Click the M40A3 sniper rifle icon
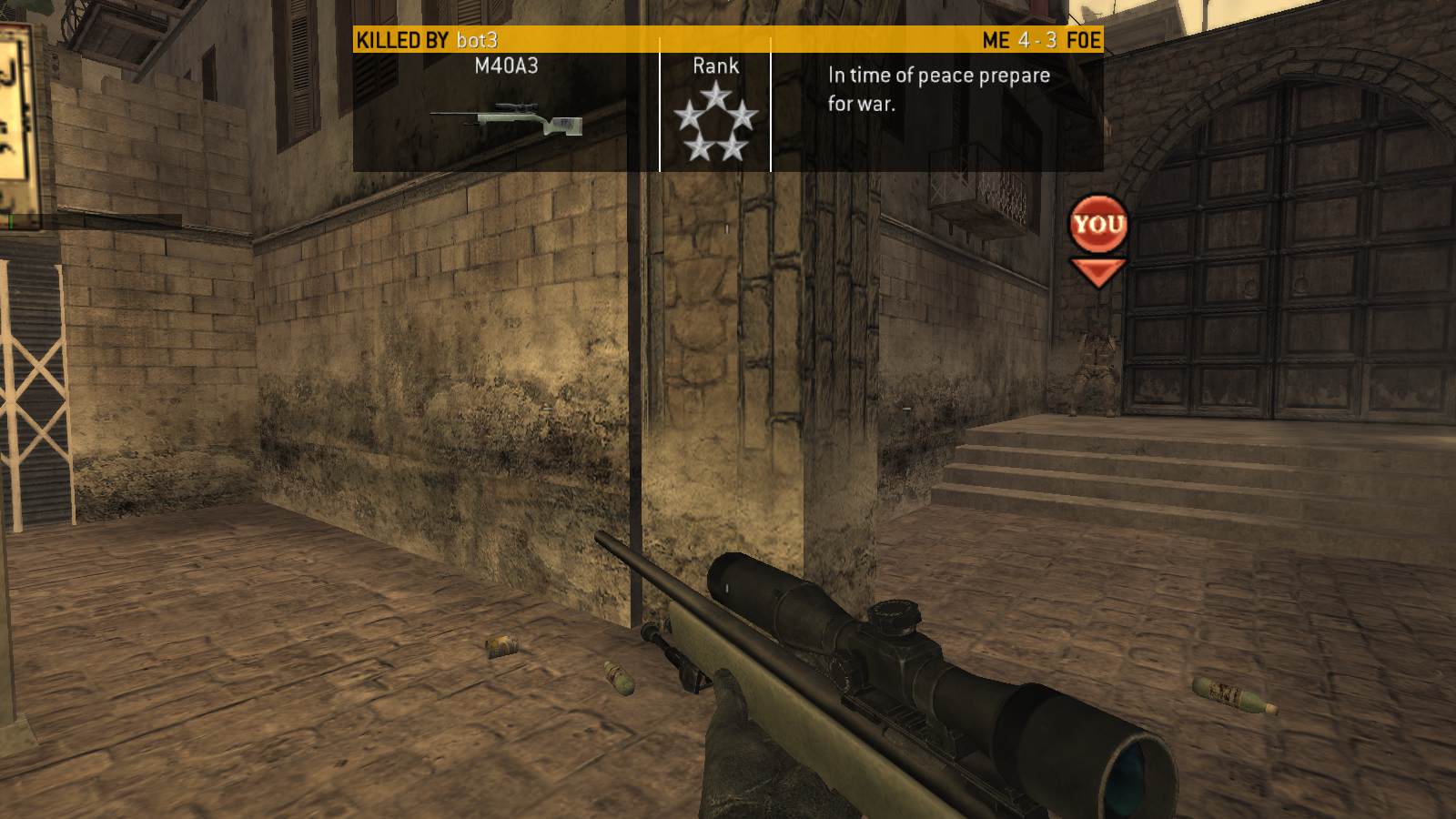Screen dimensions: 1456x819 (x=506, y=120)
